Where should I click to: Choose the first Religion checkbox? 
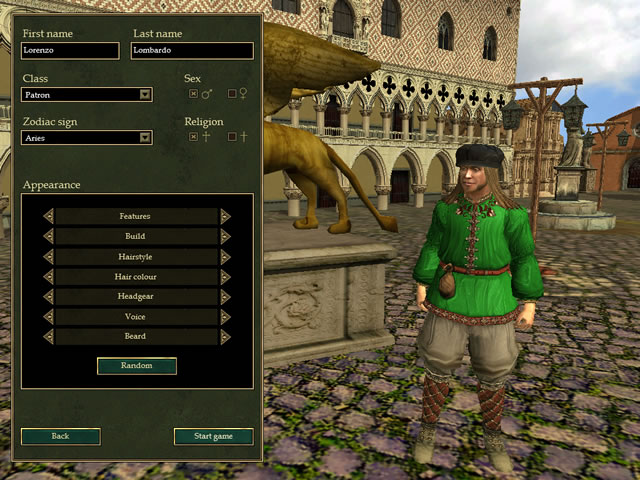click(x=193, y=137)
